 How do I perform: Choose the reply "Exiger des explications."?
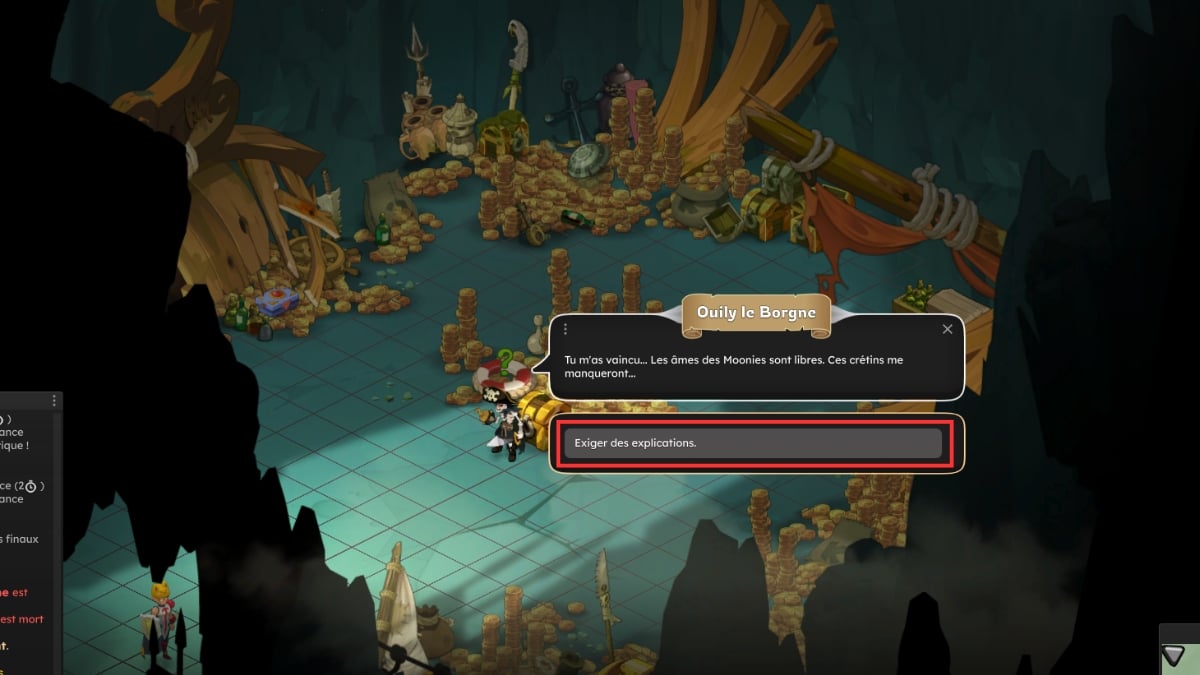click(x=752, y=444)
